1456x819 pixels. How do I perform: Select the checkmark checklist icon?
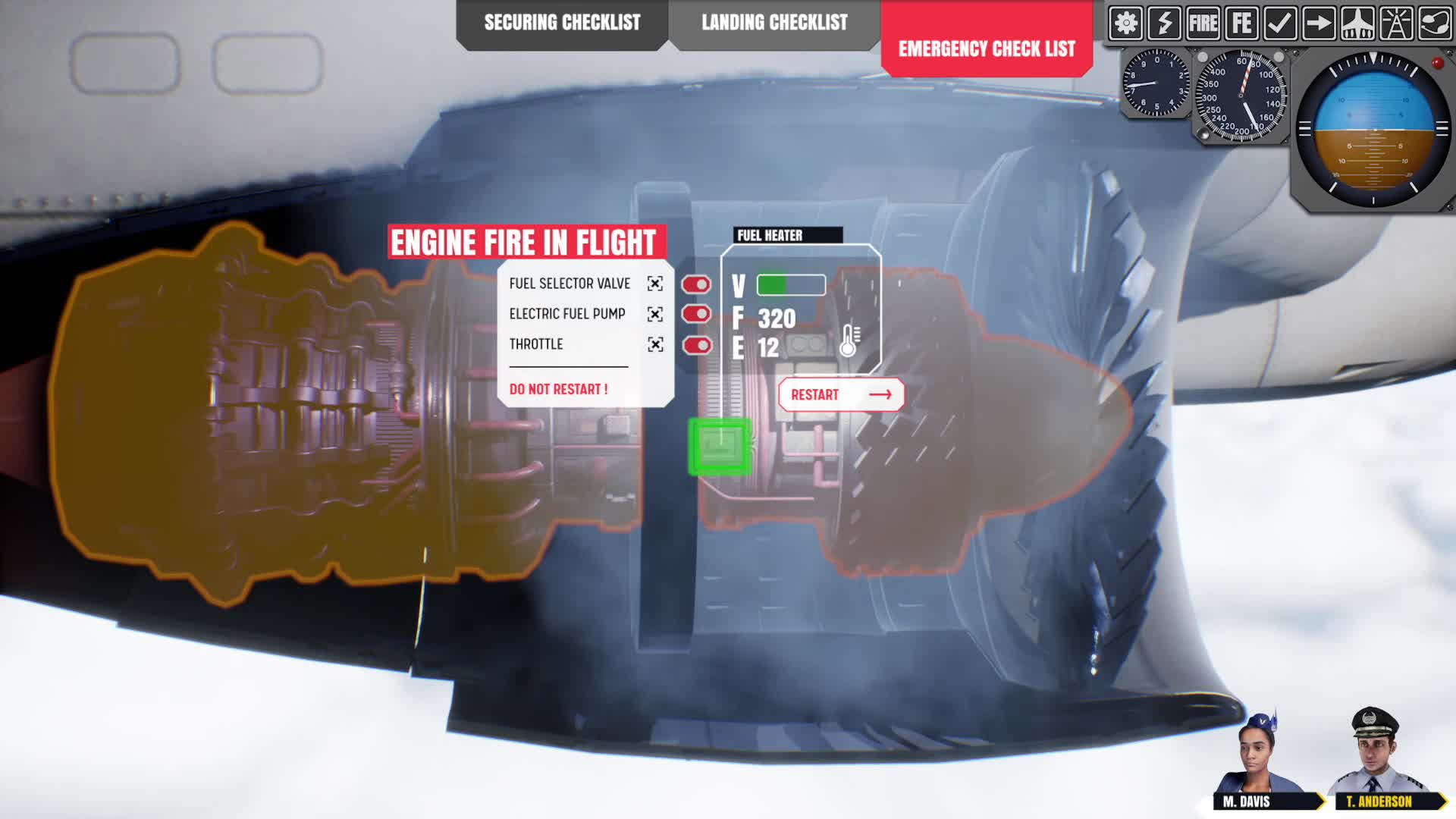1279,24
